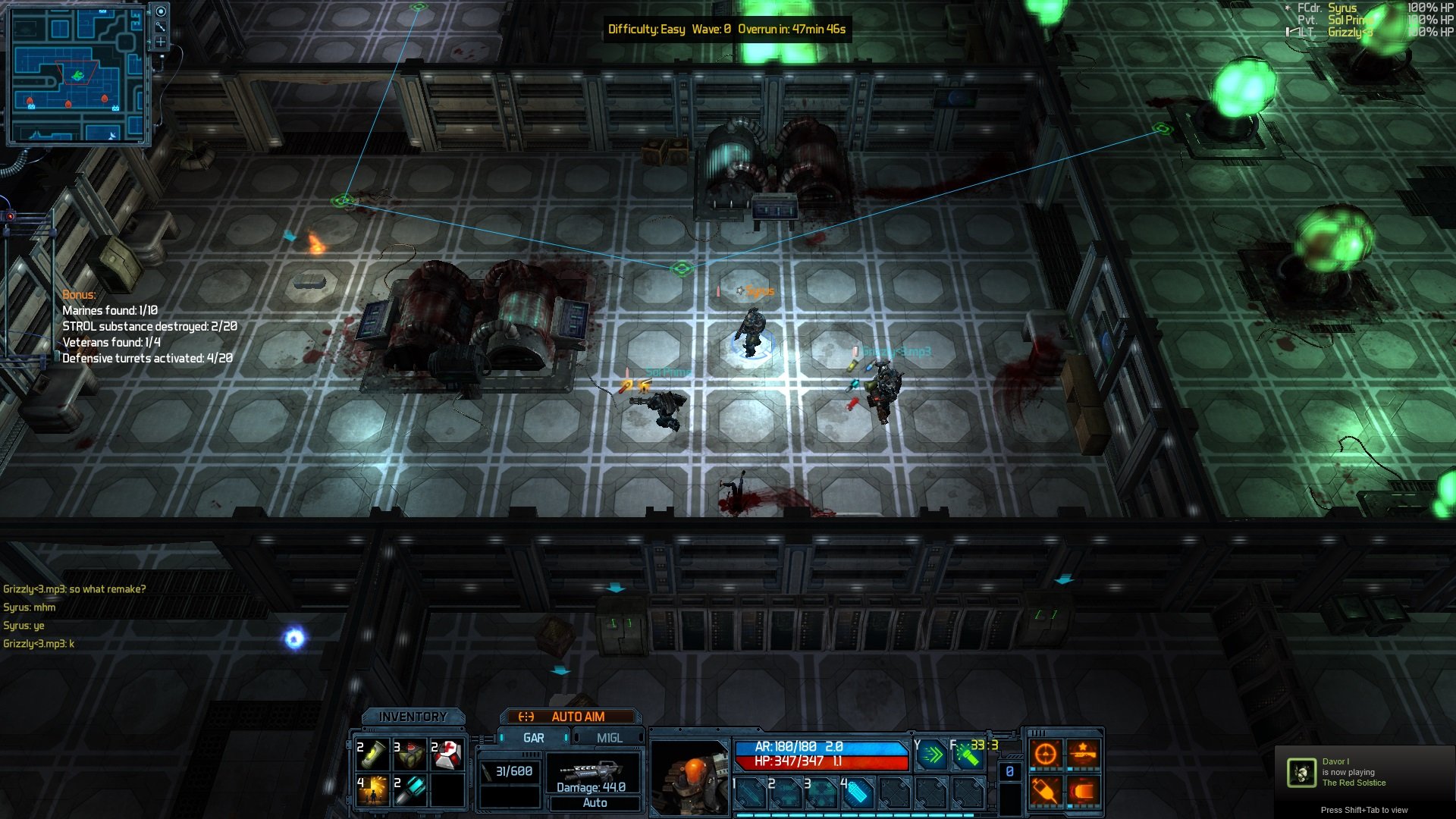This screenshot has height=819, width=1456.
Task: Open the Inventory panel header
Action: 413,717
